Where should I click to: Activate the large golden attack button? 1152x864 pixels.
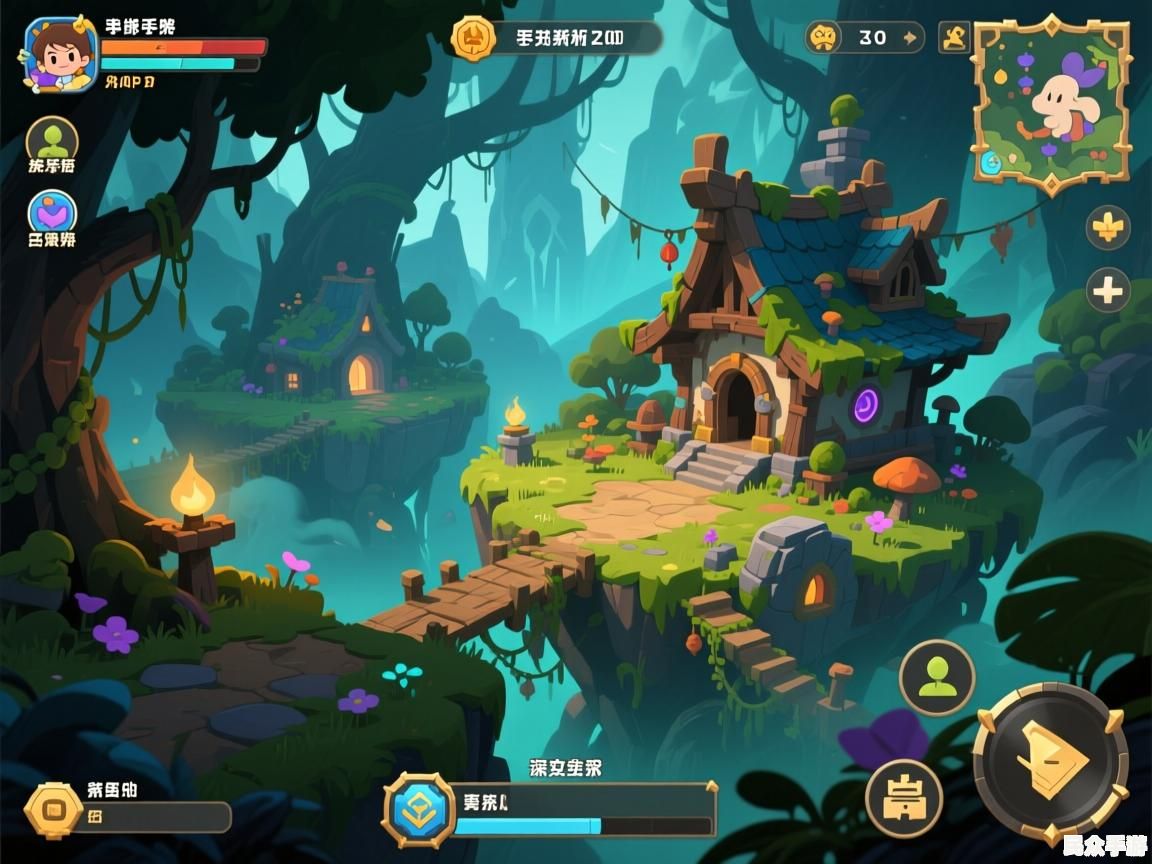coord(1050,763)
